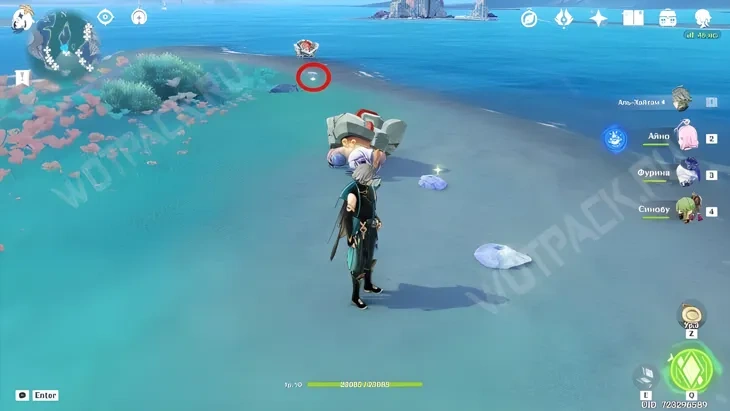This screenshot has width=730, height=411.
Task: Use the Elemental Skill icon
Action: pos(646,376)
